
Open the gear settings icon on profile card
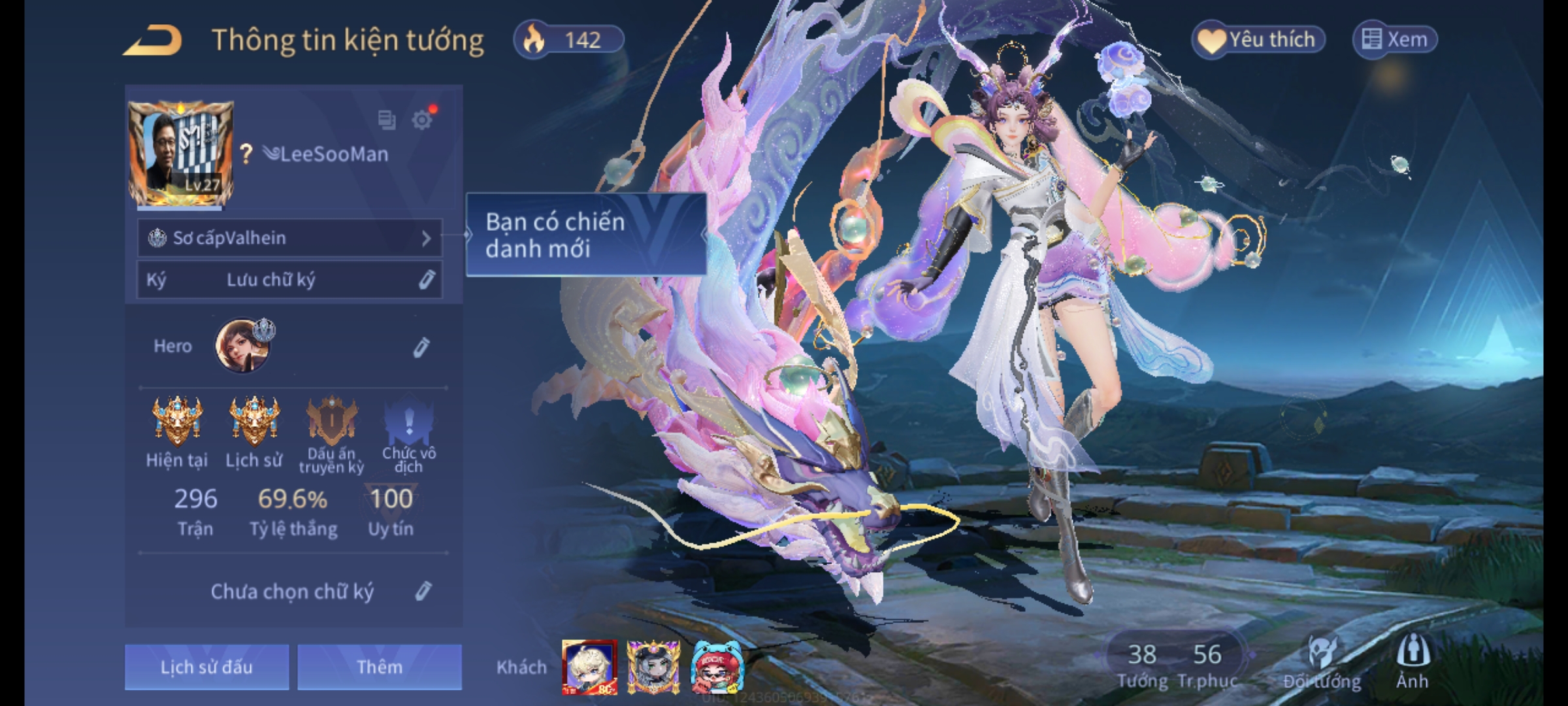click(x=422, y=120)
